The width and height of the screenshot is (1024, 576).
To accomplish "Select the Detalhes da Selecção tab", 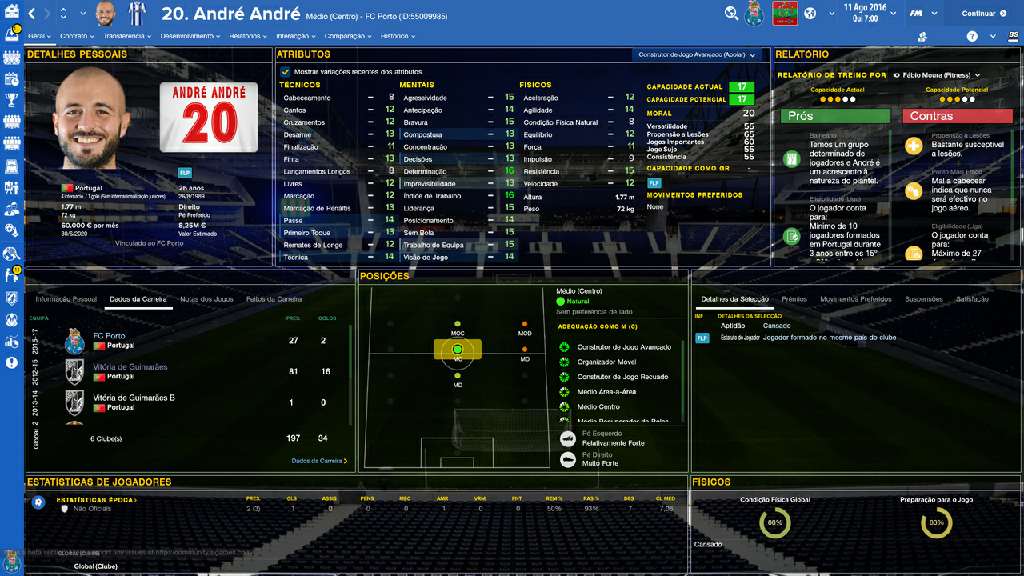I will pyautogui.click(x=733, y=299).
